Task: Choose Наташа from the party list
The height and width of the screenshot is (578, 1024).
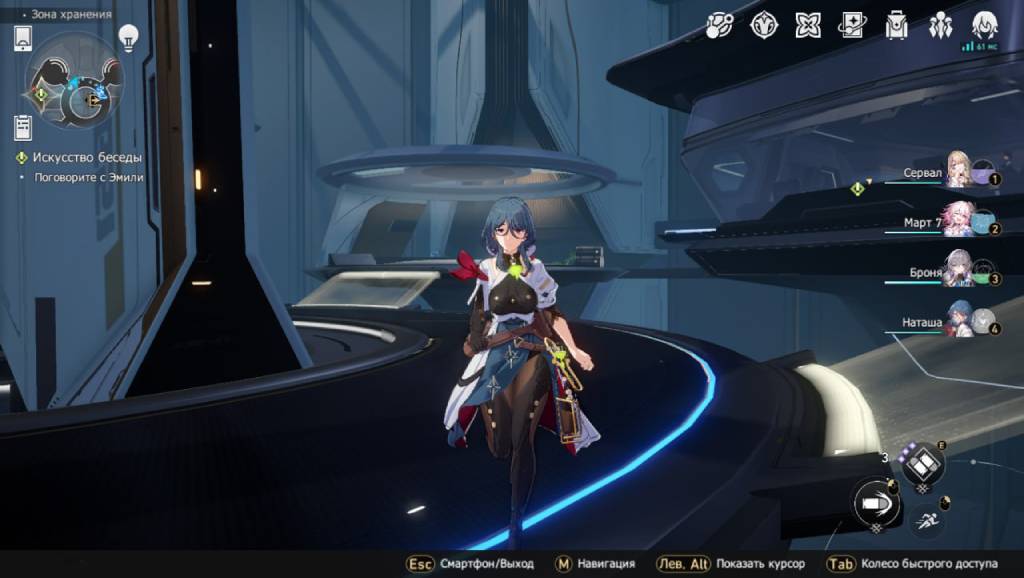Action: [958, 320]
